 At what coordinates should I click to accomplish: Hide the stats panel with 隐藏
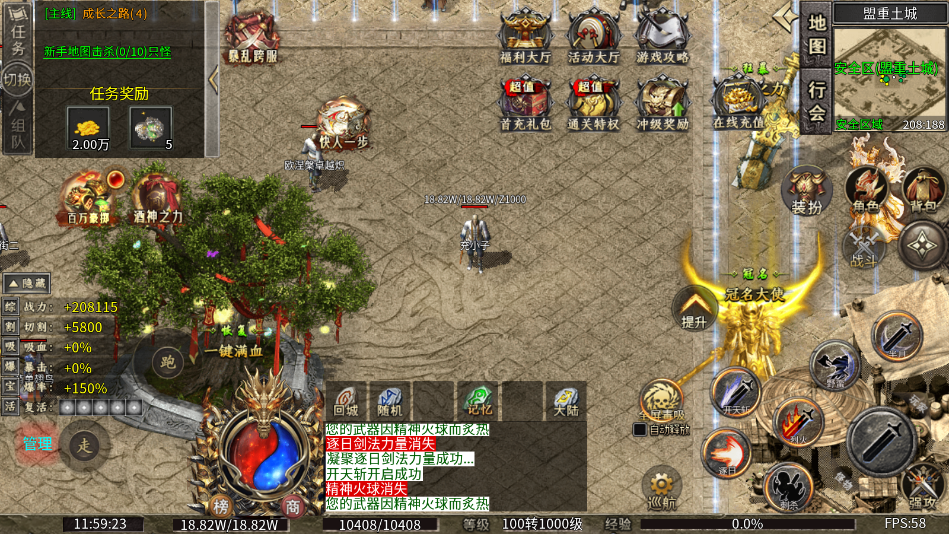point(28,284)
